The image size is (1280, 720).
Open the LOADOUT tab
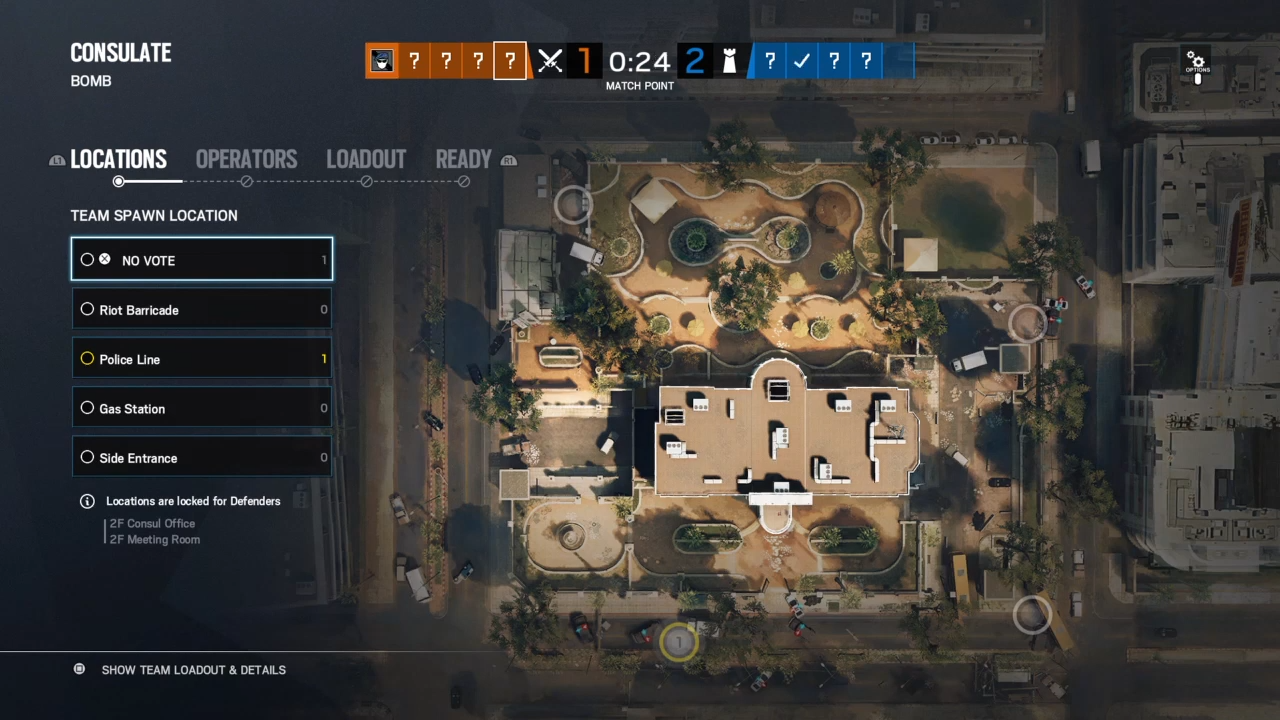click(366, 159)
